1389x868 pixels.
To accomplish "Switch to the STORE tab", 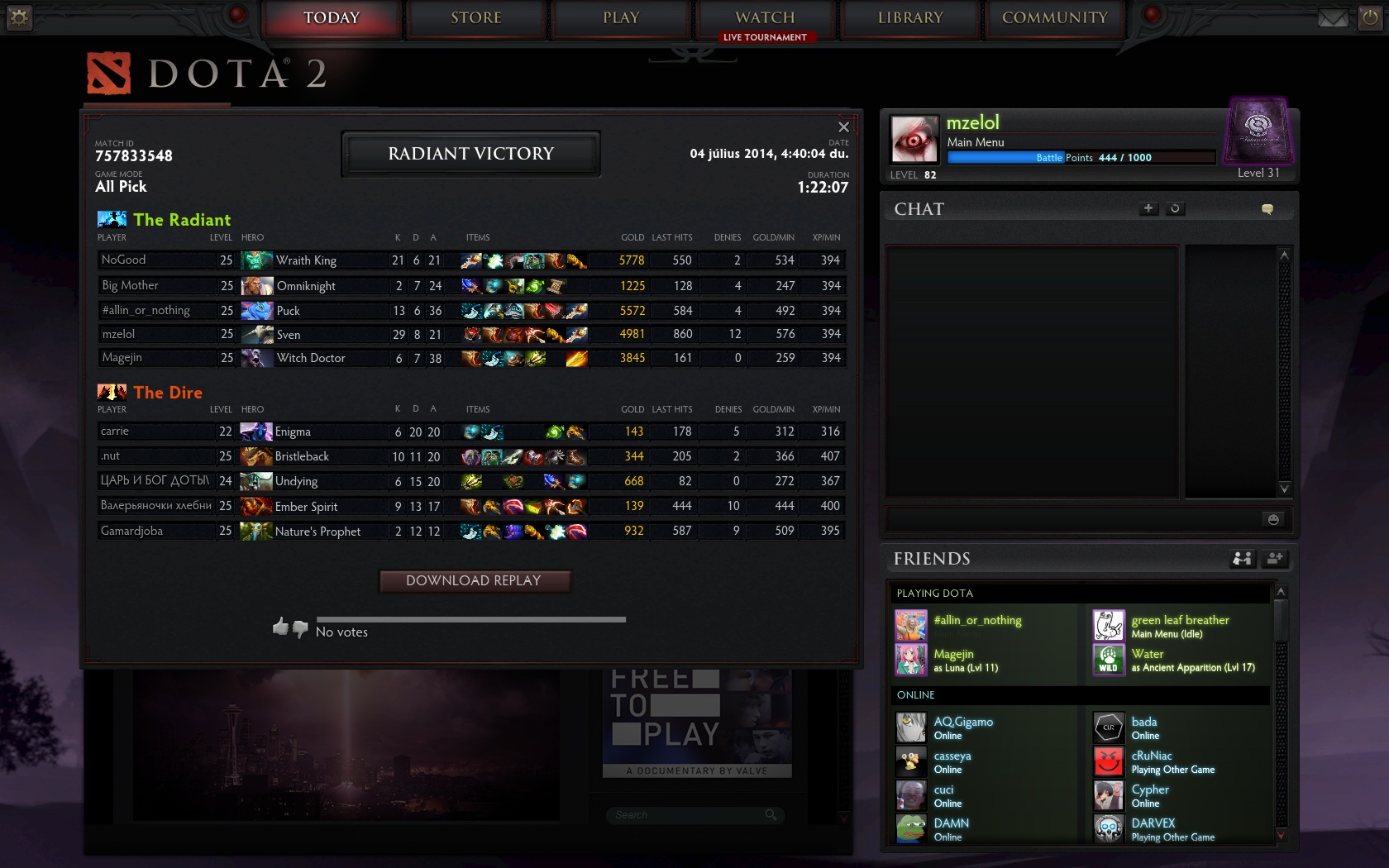I will point(476,18).
